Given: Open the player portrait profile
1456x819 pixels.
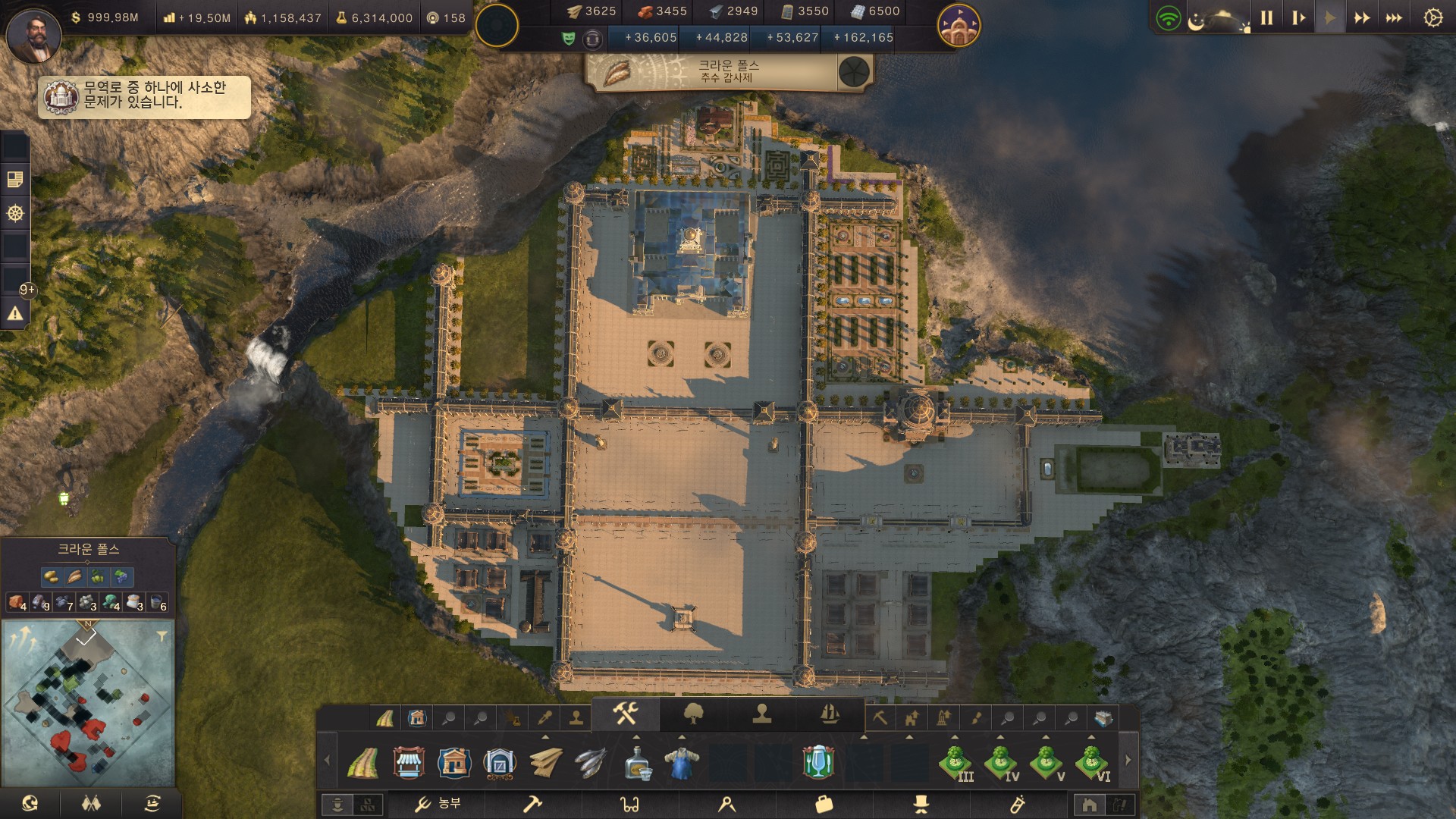Looking at the screenshot, I should point(33,35).
